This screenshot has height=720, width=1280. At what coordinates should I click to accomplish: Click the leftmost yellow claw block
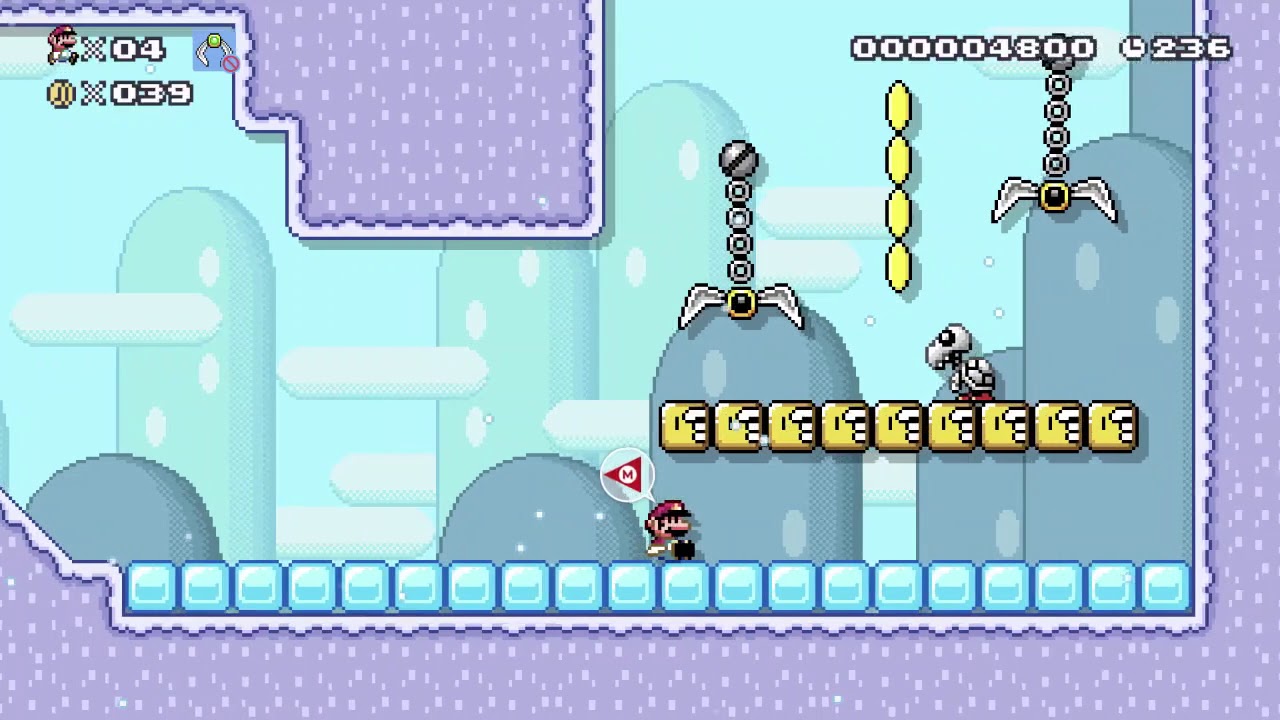[686, 424]
